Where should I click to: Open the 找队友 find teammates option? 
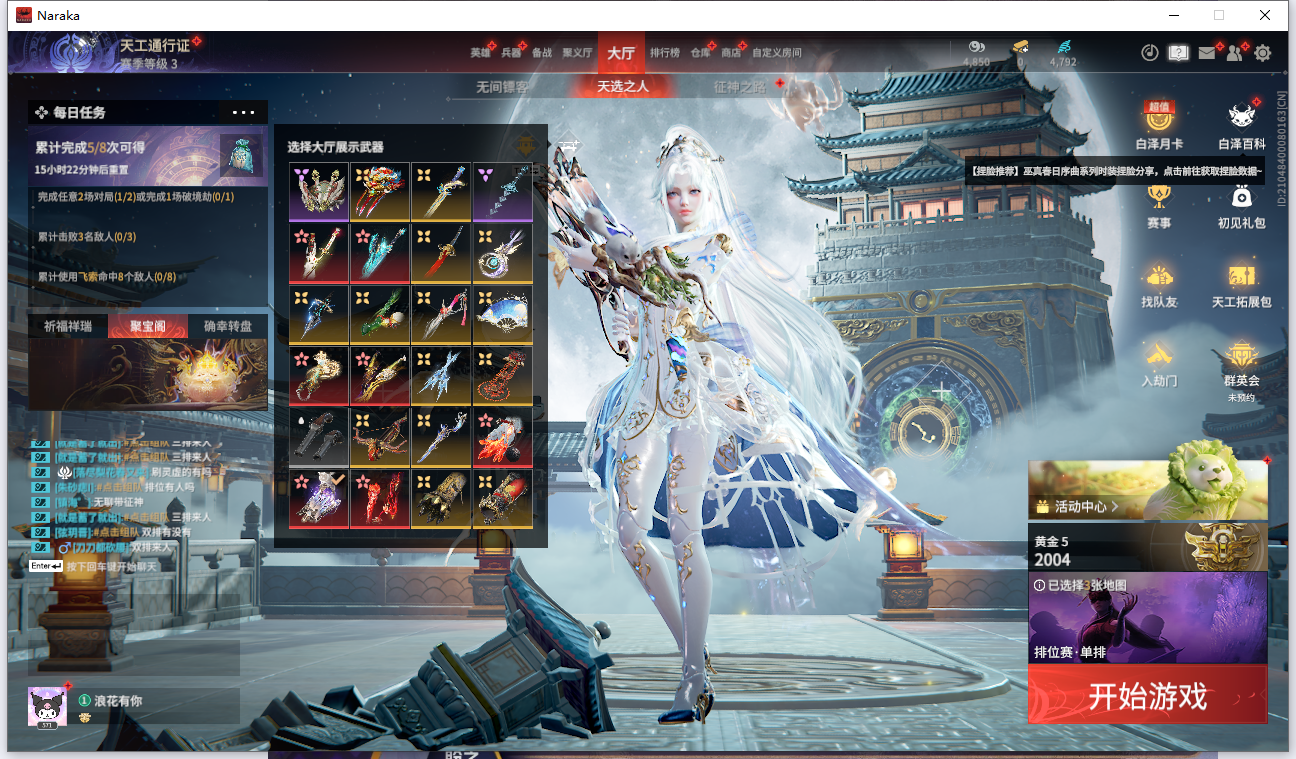[1159, 285]
